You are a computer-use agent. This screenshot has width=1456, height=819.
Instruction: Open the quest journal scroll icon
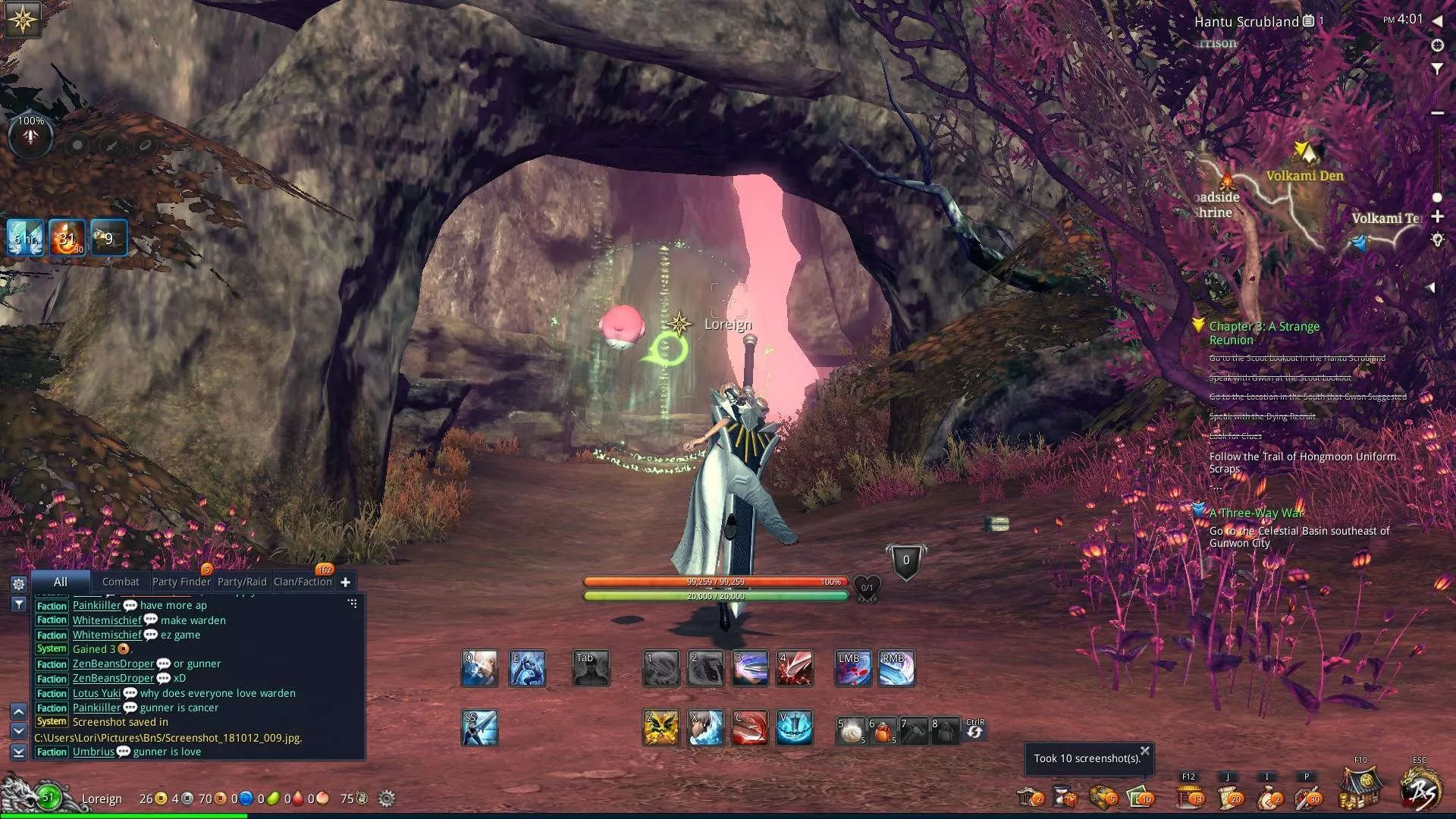1228,796
